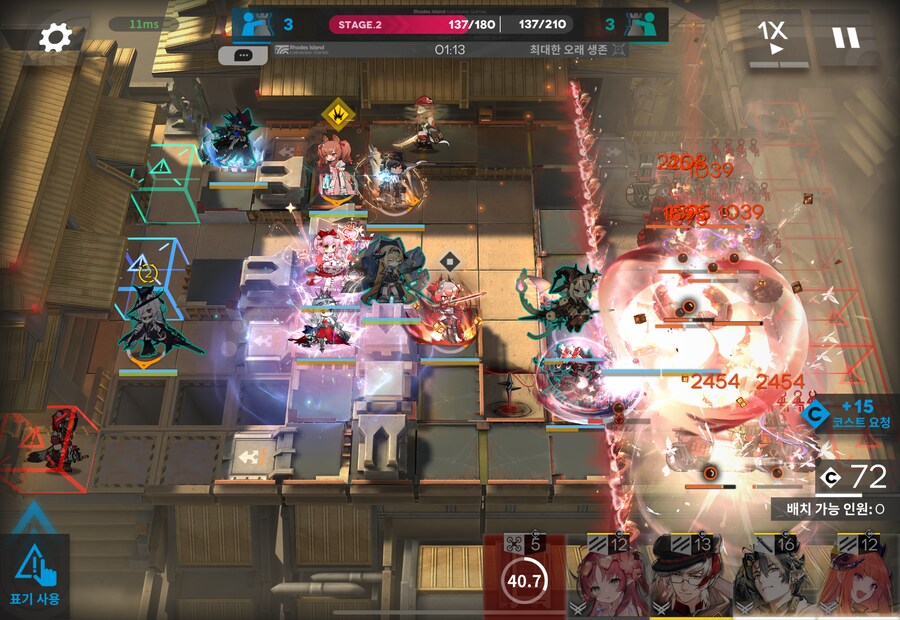Pick the orange-haired operator card
The width and height of the screenshot is (900, 620).
(858, 578)
